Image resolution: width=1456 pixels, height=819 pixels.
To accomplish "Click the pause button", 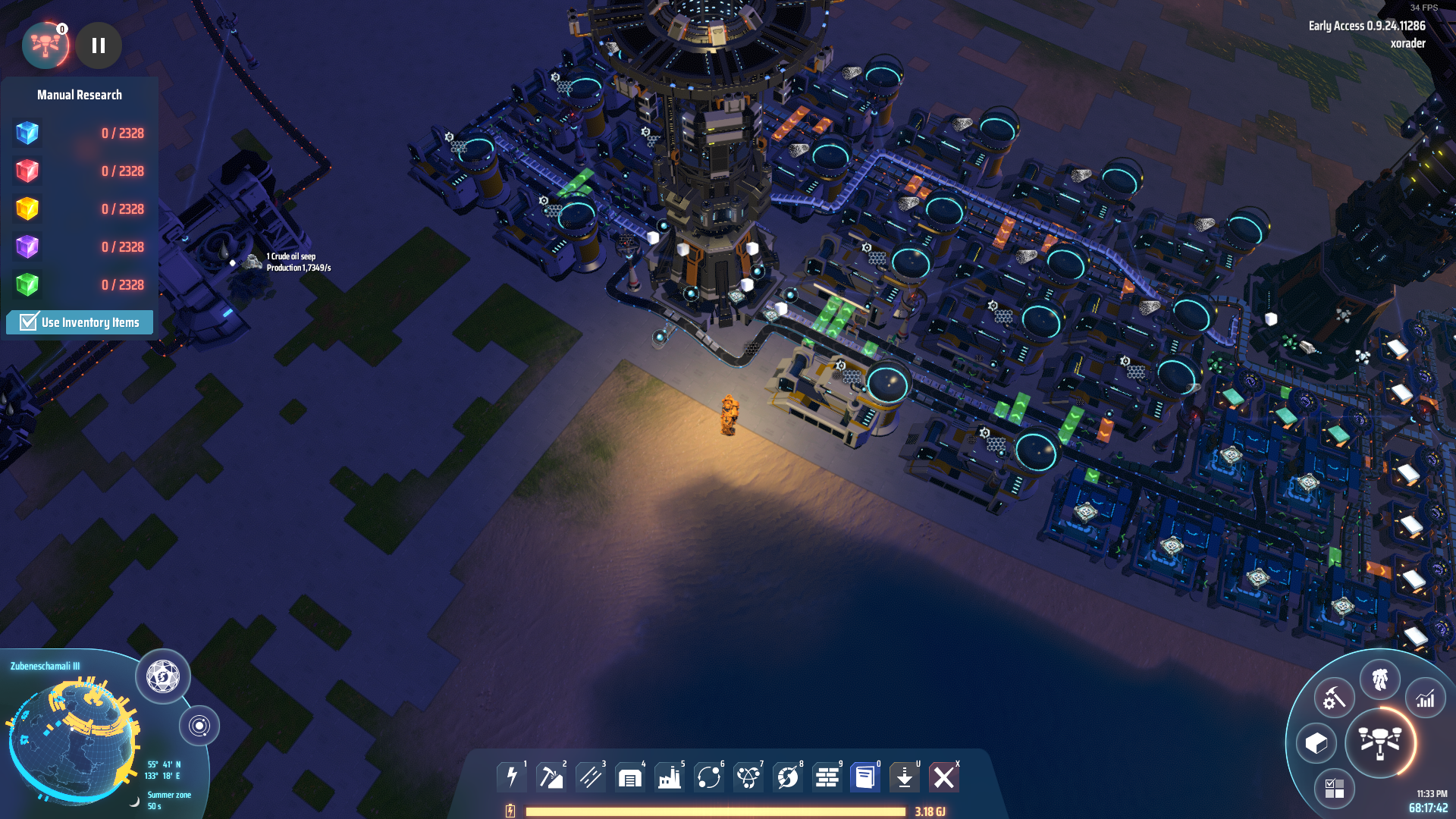I will [99, 45].
